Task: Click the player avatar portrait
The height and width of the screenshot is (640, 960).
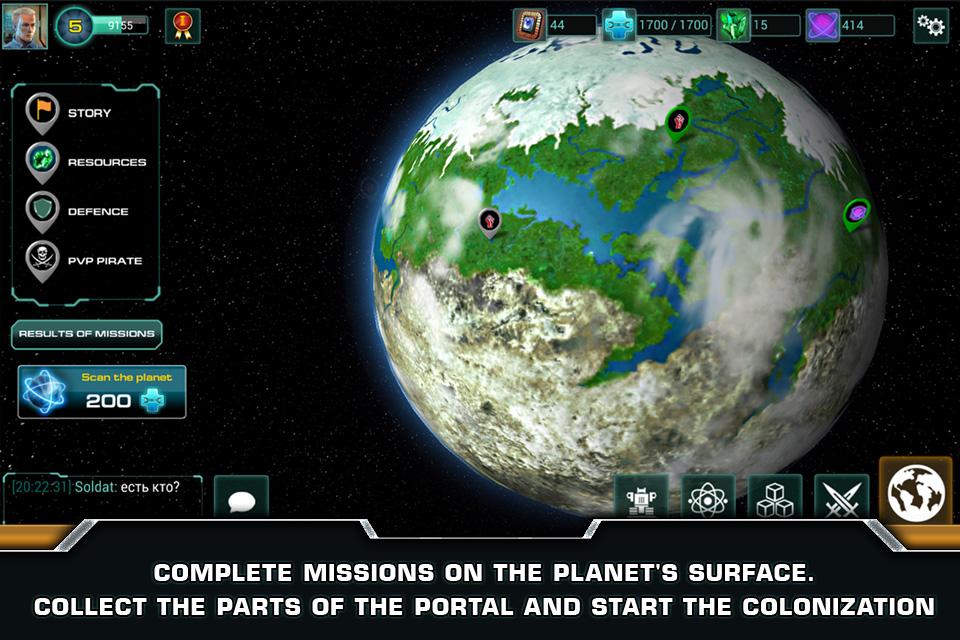Action: 25,26
